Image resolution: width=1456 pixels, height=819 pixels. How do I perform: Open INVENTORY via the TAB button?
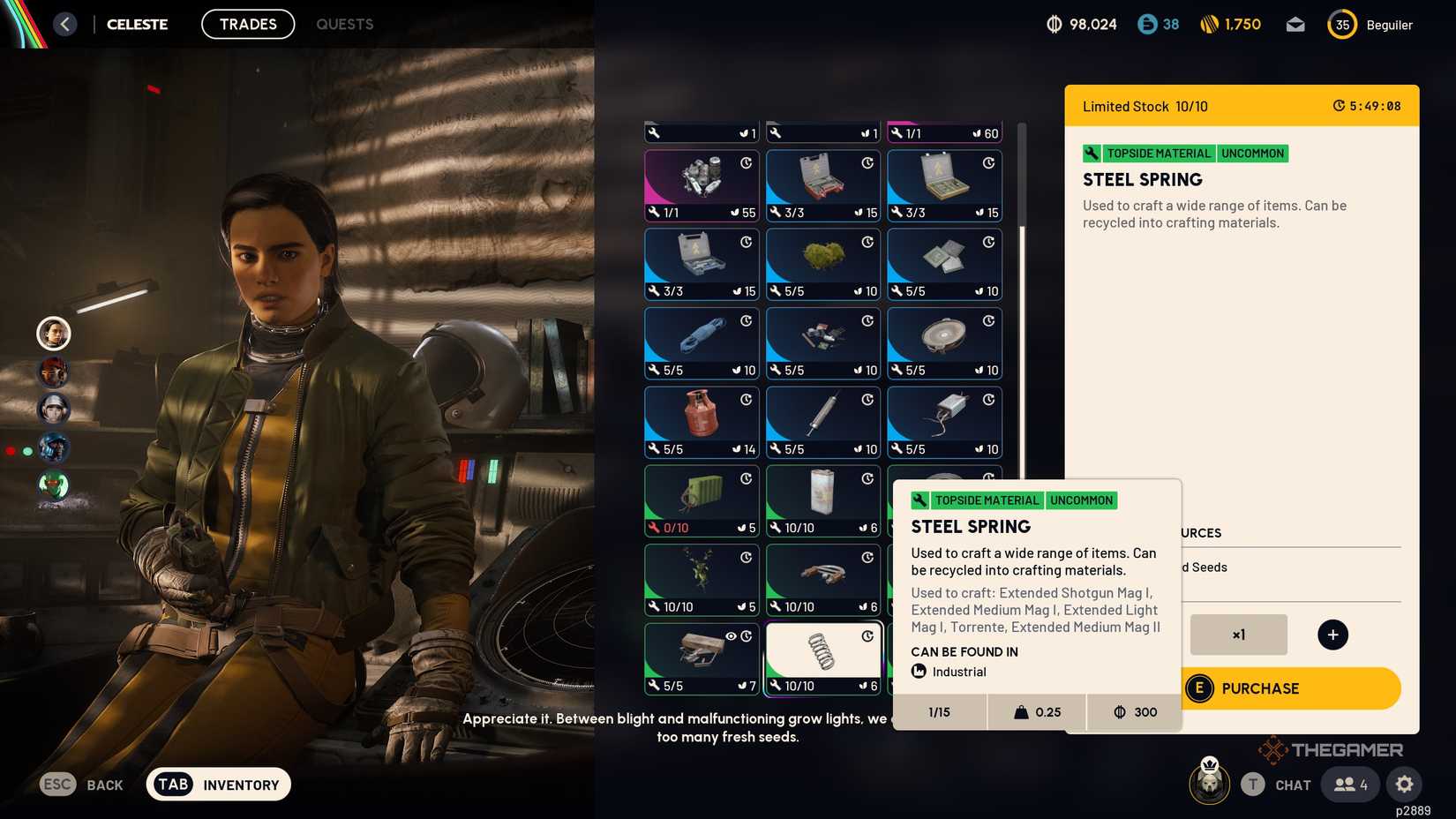click(x=217, y=784)
